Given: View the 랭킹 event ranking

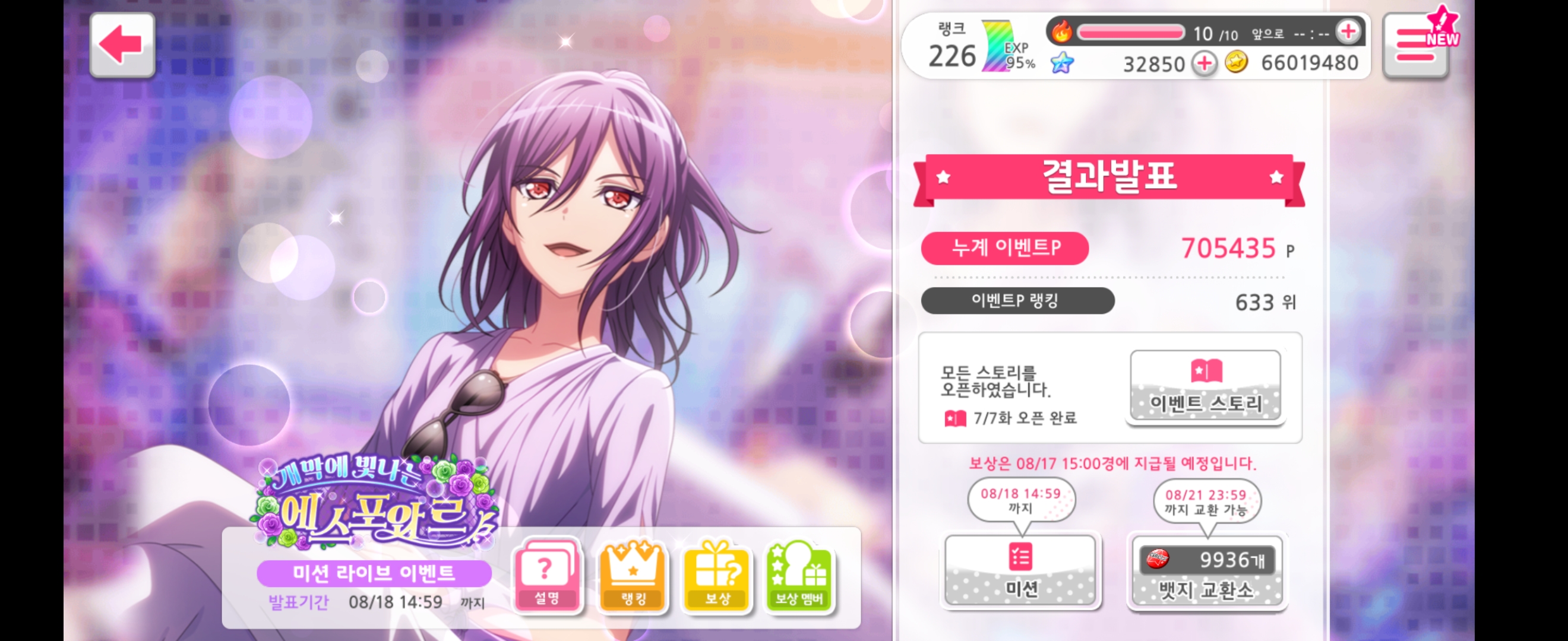Looking at the screenshot, I should pyautogui.click(x=633, y=575).
